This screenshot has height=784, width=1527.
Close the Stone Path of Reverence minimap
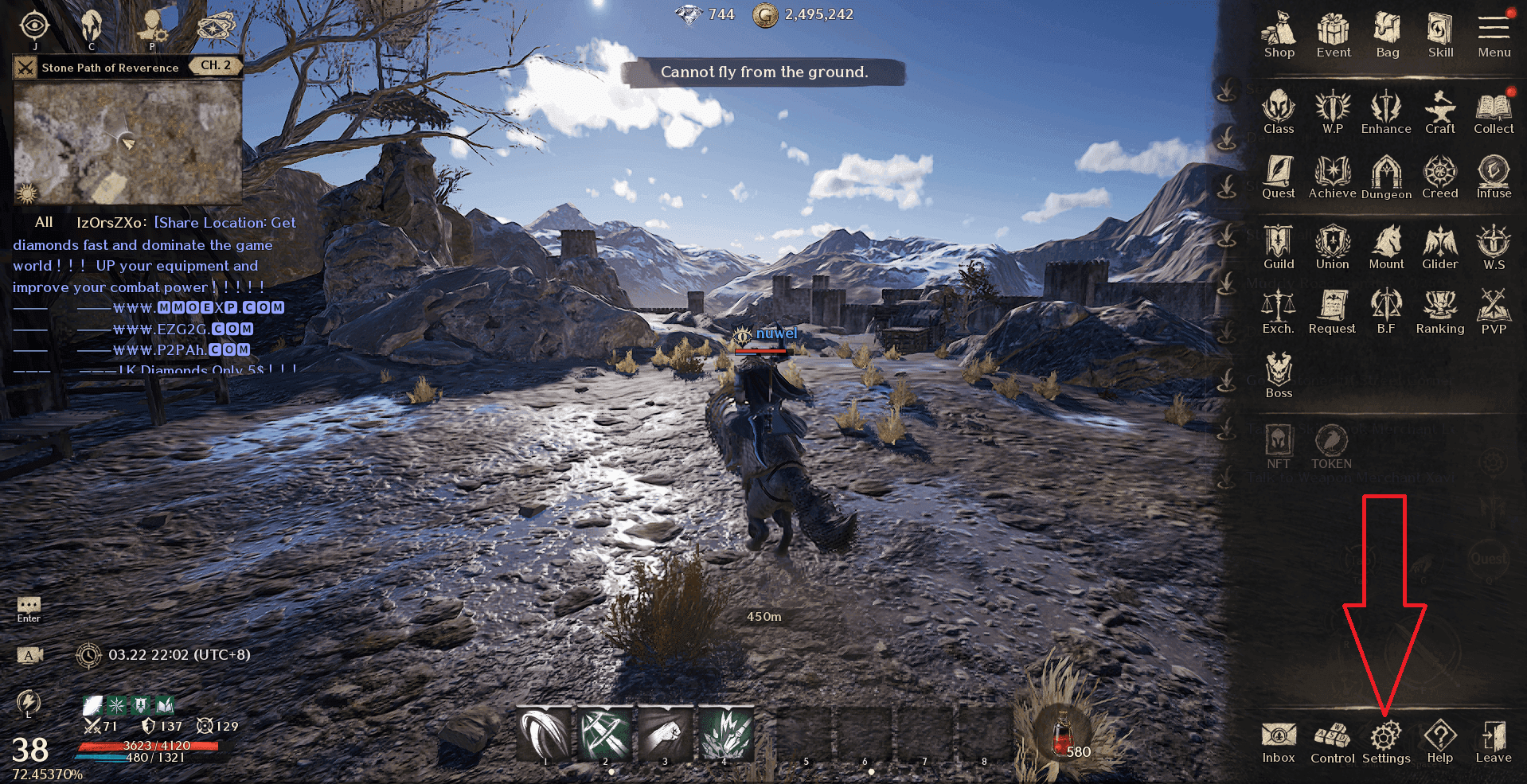pyautogui.click(x=26, y=68)
